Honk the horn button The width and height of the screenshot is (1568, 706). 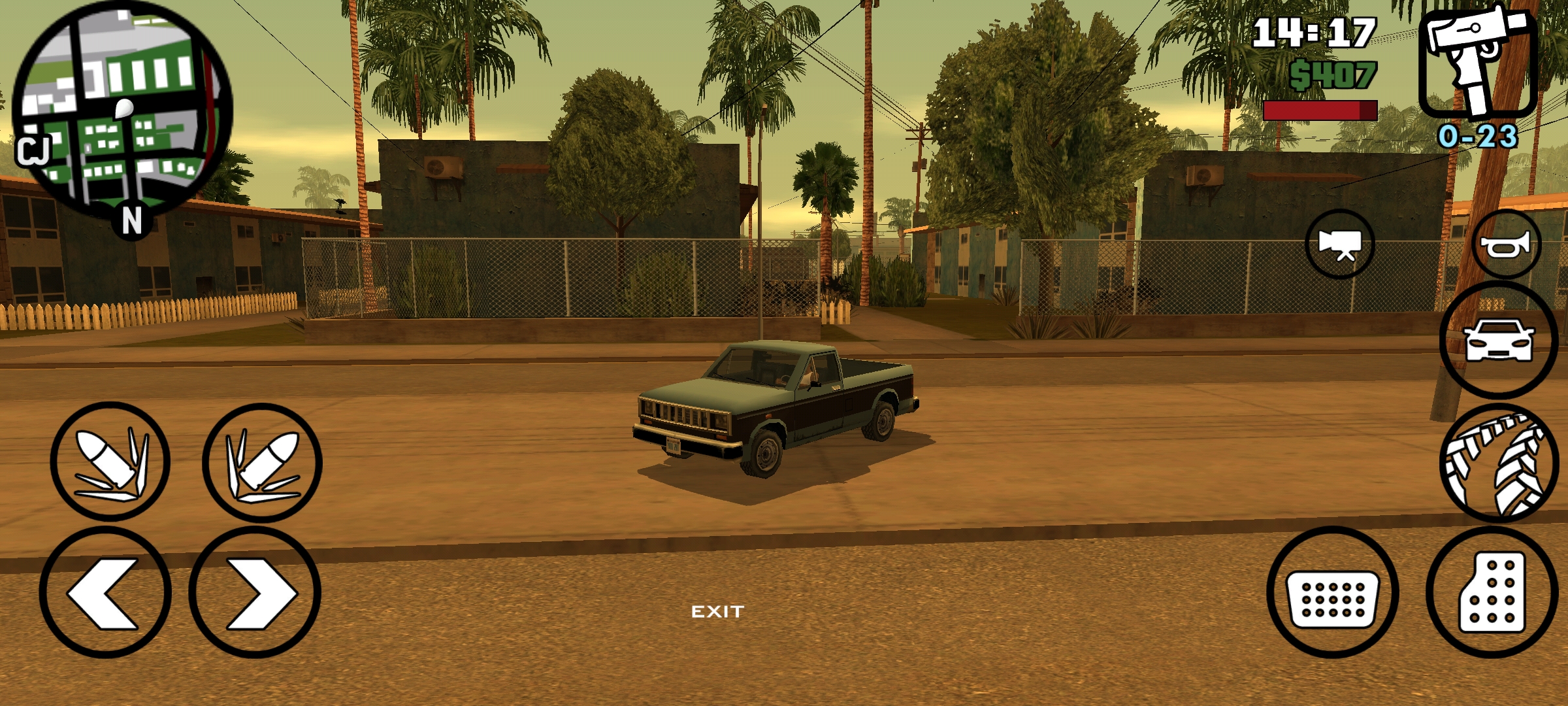[1505, 245]
